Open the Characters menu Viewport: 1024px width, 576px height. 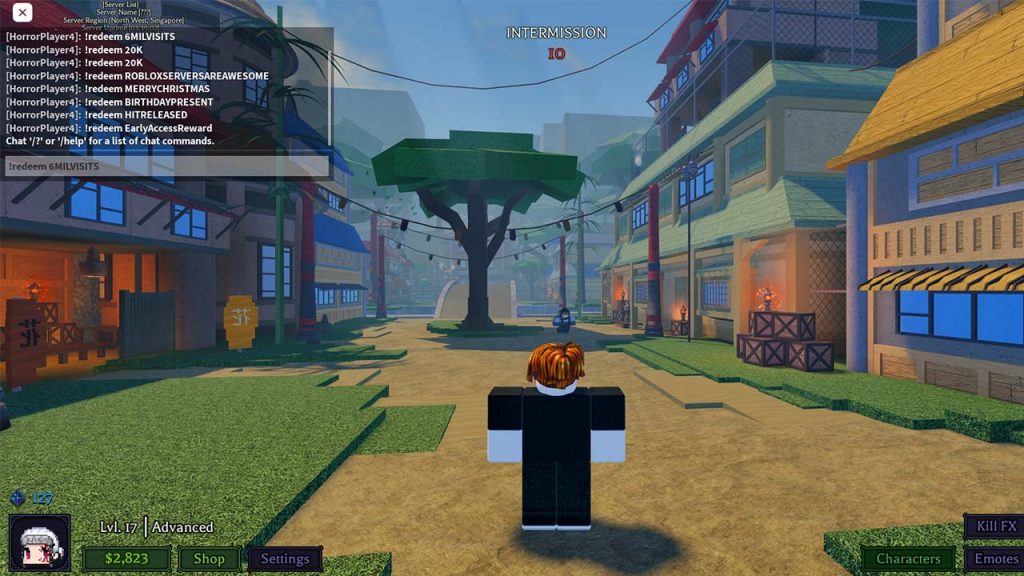908,559
